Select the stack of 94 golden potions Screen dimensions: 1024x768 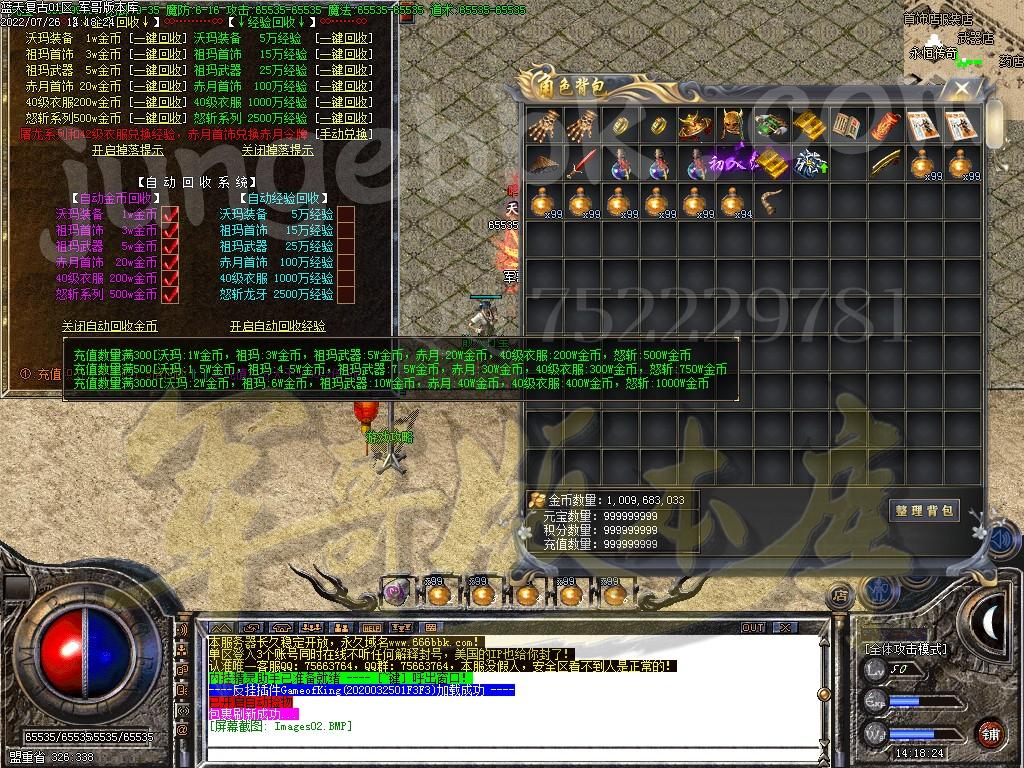click(731, 202)
